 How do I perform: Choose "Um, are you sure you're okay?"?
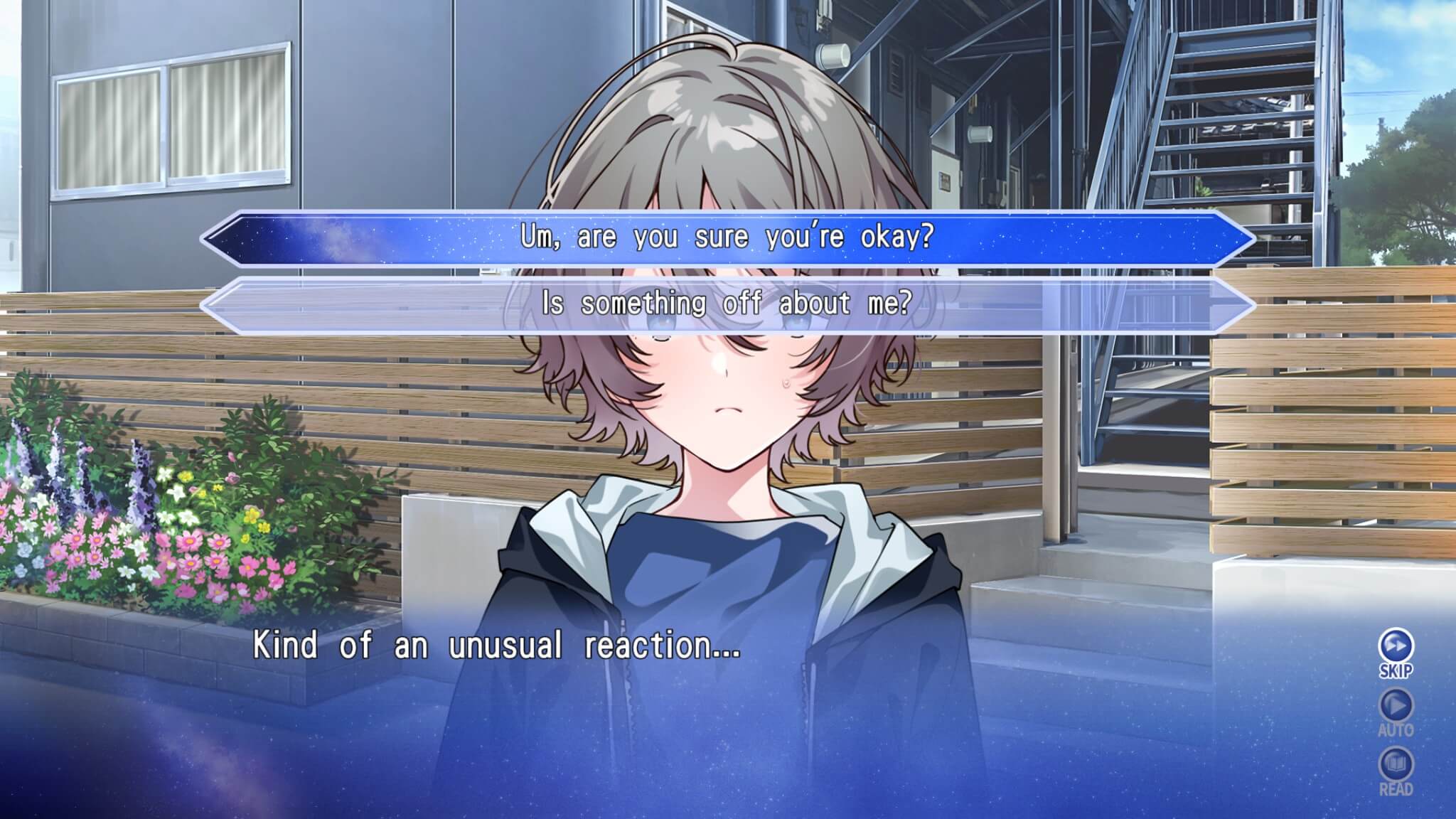click(x=727, y=237)
